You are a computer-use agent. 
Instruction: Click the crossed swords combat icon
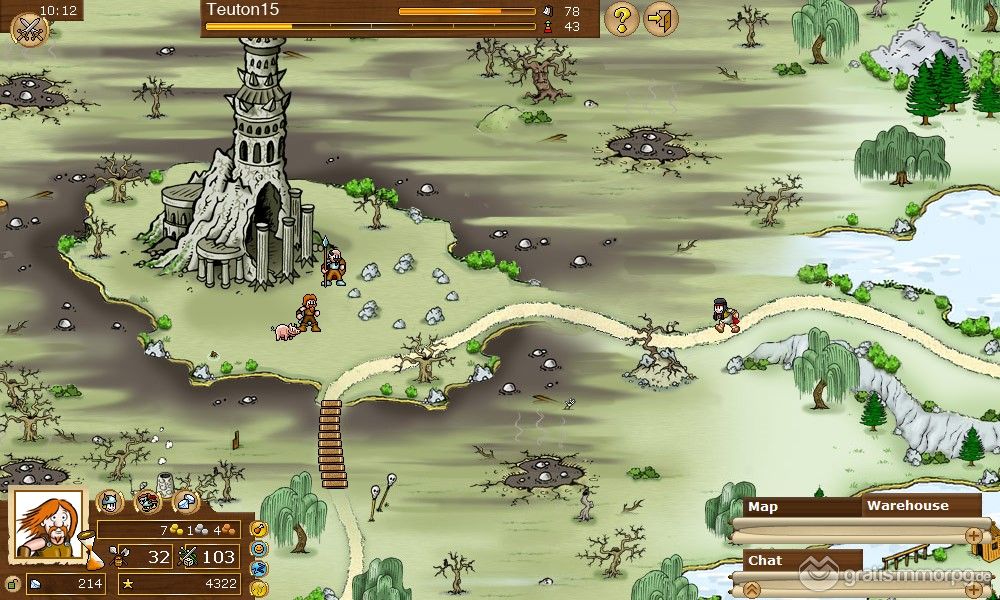(x=28, y=28)
